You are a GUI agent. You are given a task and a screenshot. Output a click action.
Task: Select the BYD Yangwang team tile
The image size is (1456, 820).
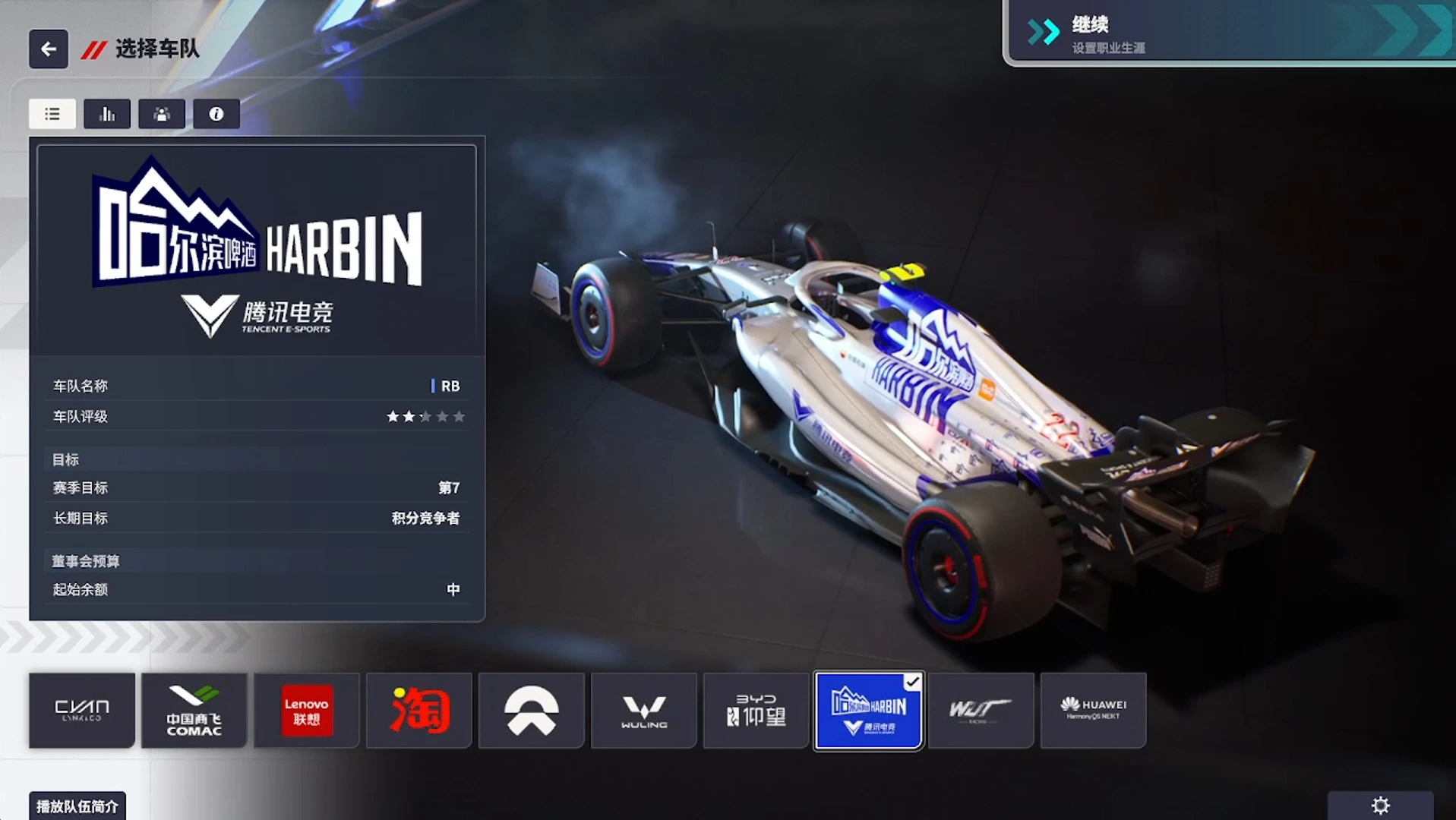click(756, 711)
